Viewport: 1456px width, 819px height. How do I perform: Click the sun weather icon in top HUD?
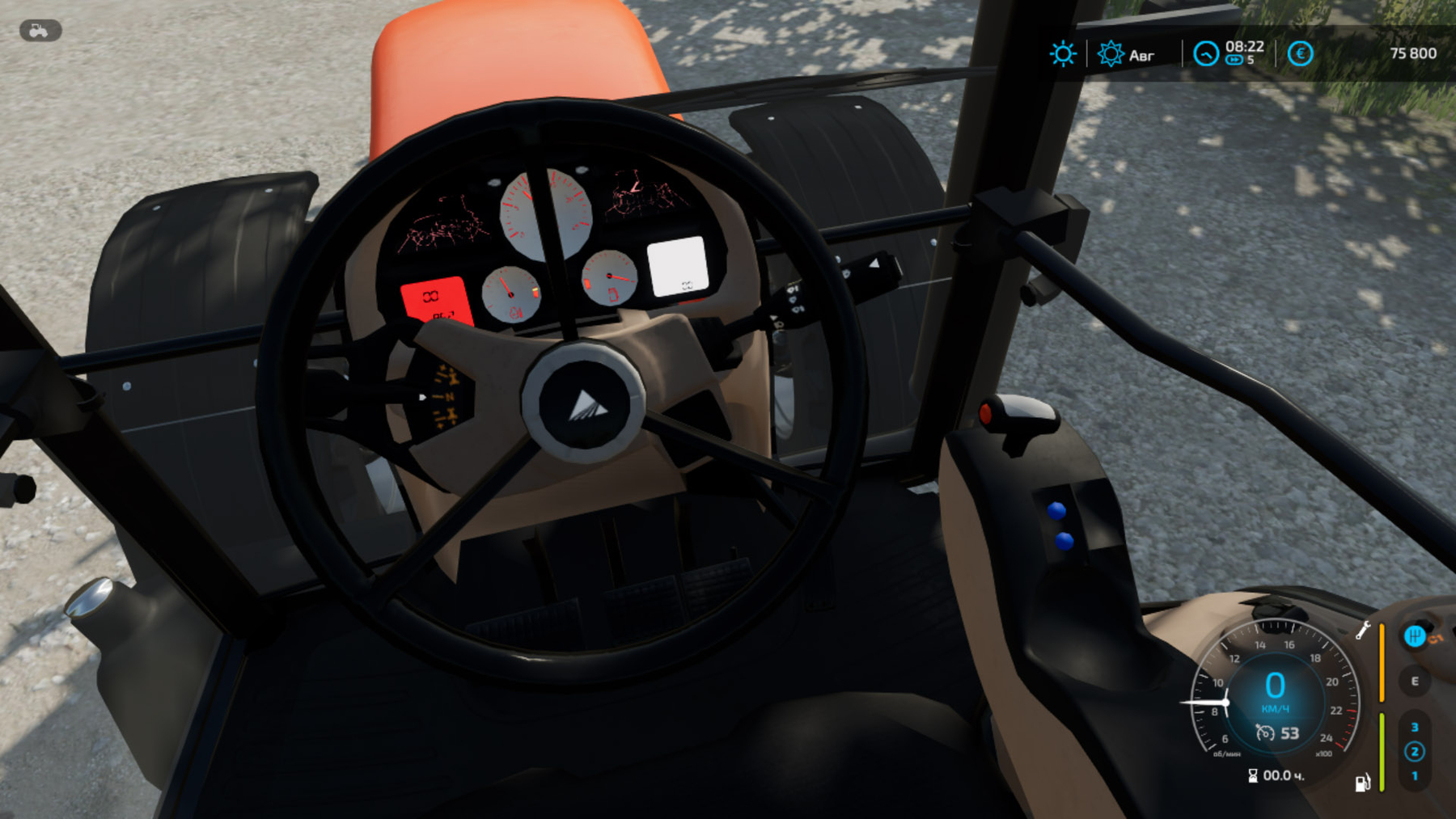(1062, 53)
